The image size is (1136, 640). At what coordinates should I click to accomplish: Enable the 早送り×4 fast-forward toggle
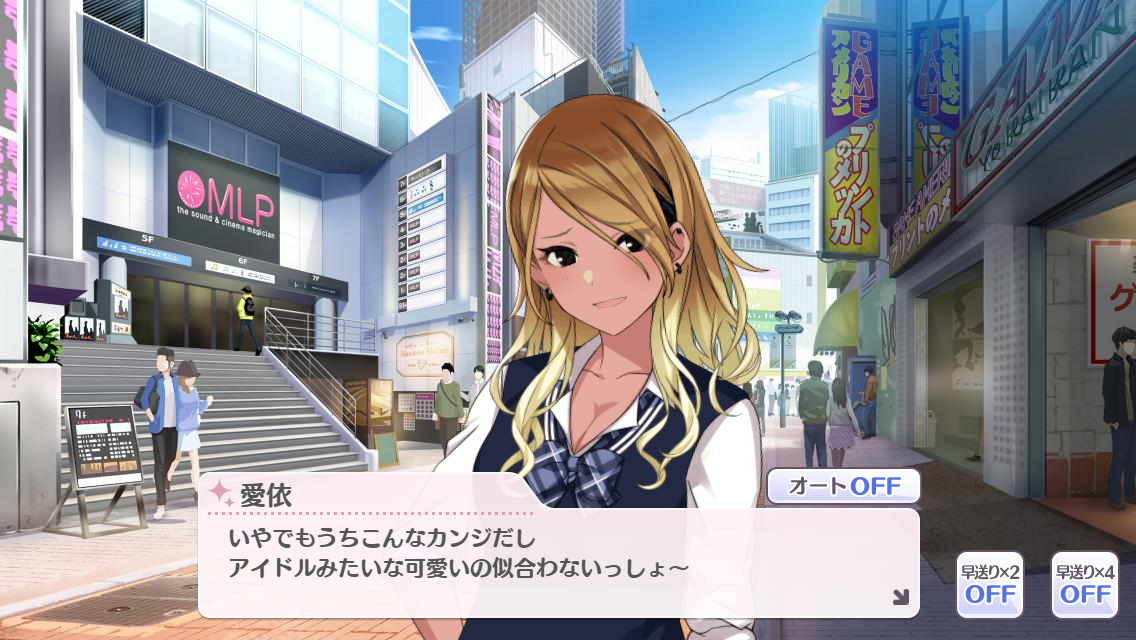(x=1084, y=584)
